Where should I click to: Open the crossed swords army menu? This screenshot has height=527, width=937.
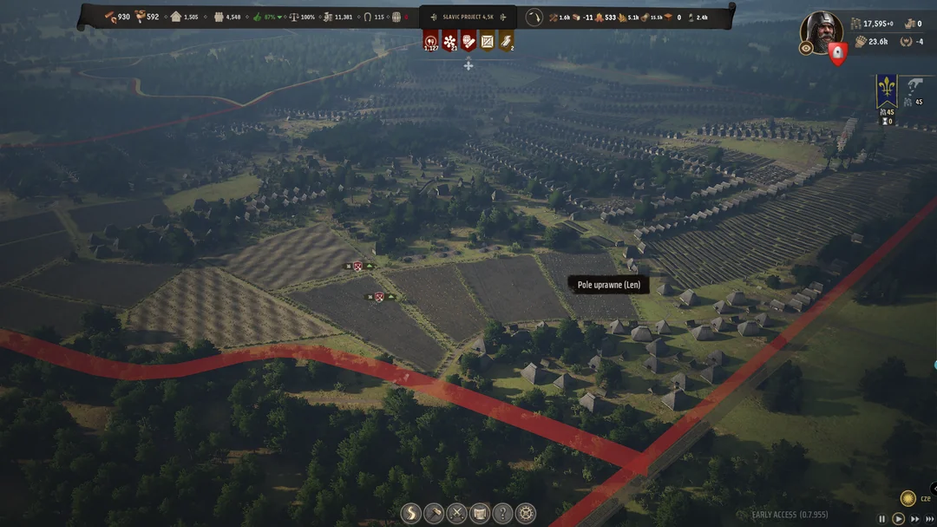point(457,513)
